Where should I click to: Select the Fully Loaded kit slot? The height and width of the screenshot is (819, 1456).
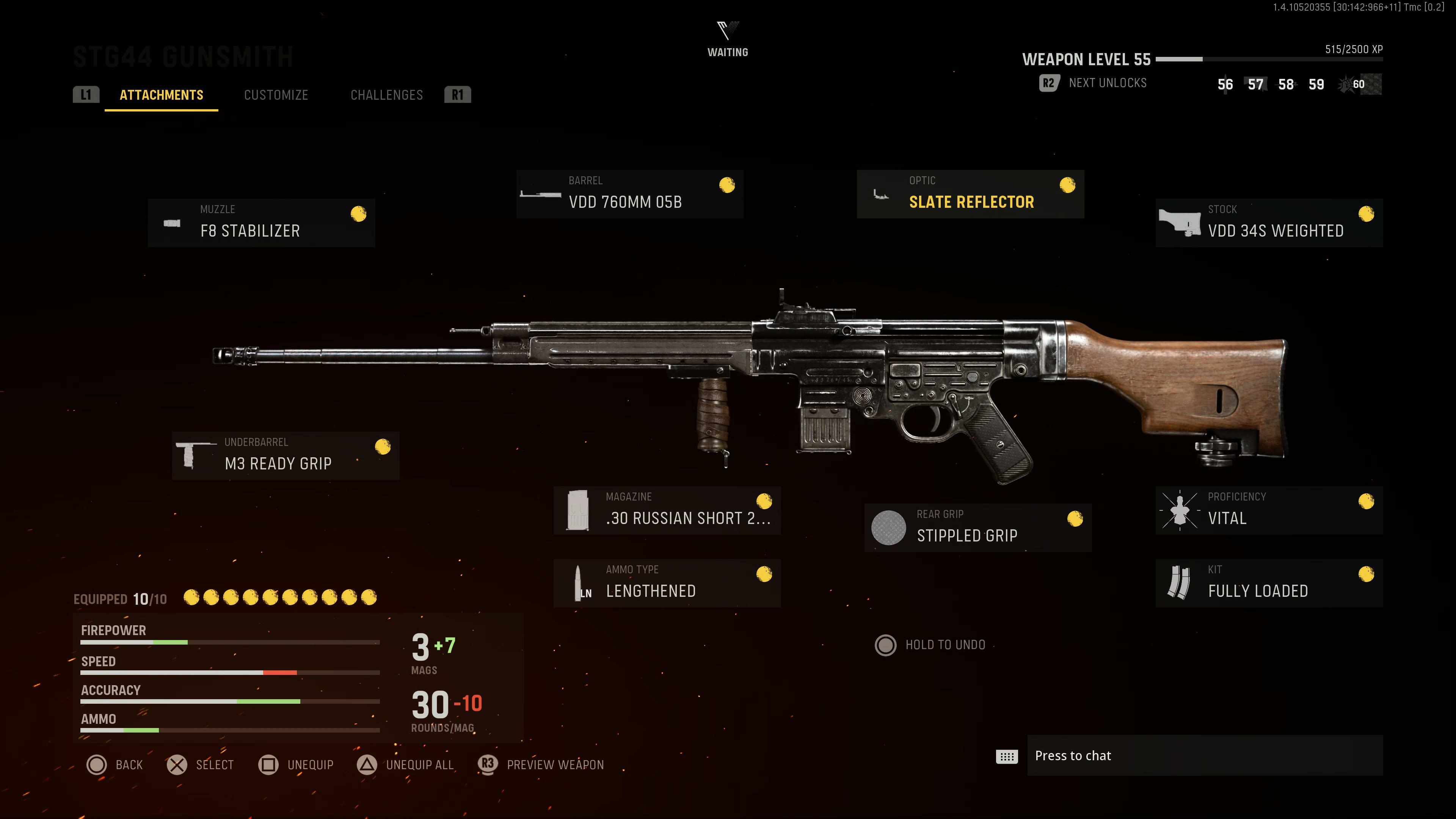click(1269, 583)
